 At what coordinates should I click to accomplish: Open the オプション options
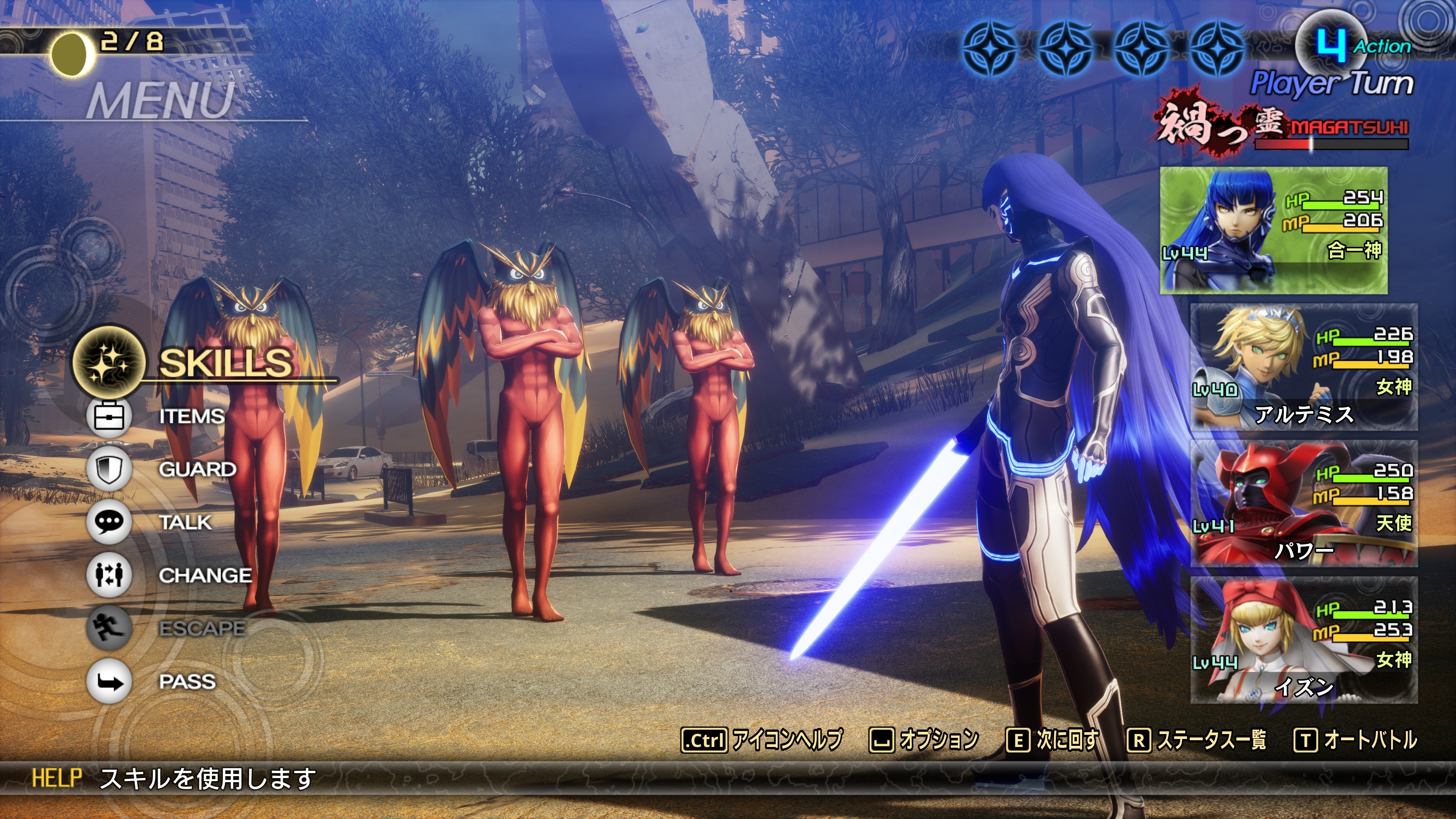click(924, 739)
